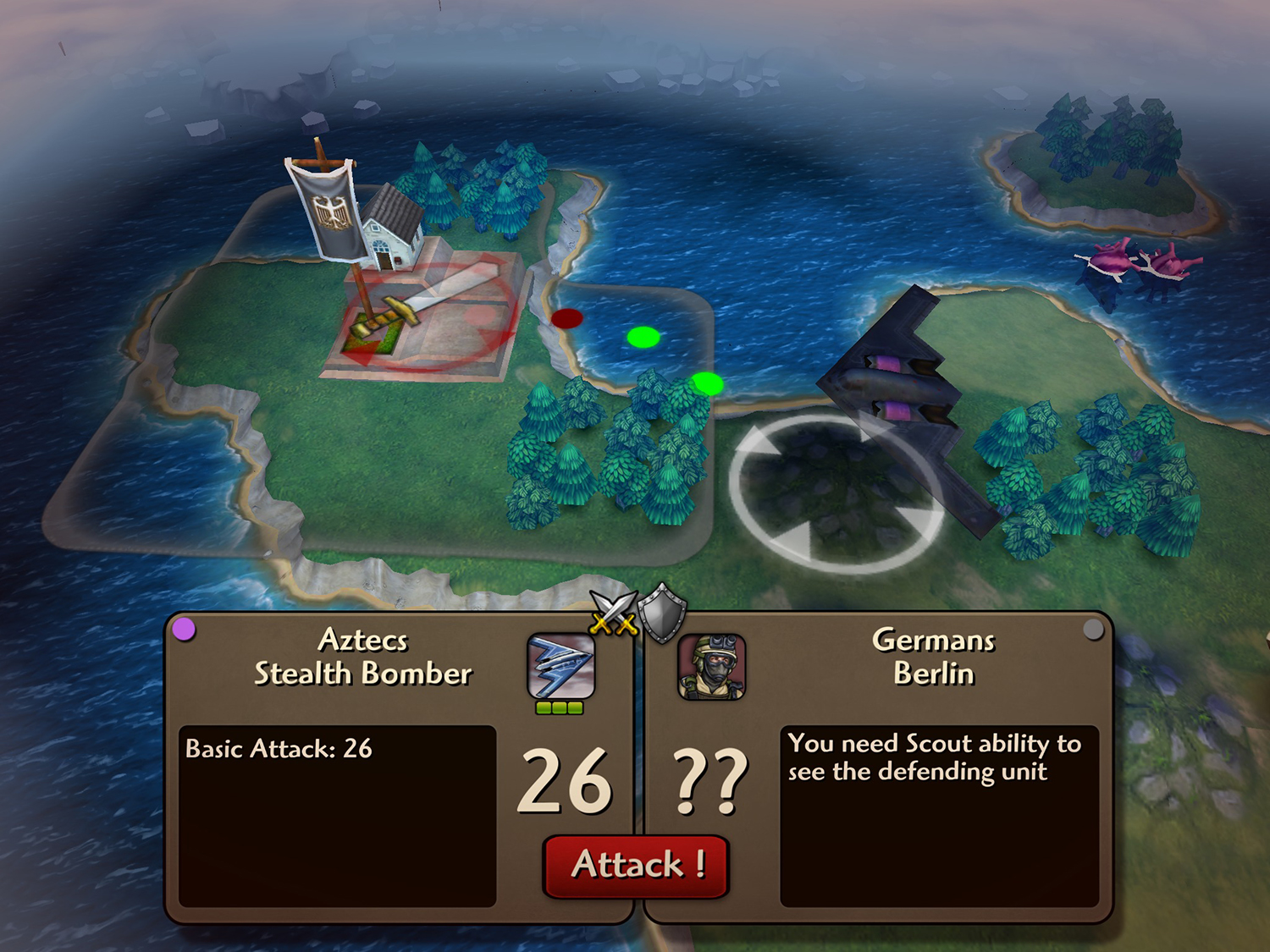The width and height of the screenshot is (1270, 952).
Task: Select the green movement dot over open water
Action: coord(643,338)
